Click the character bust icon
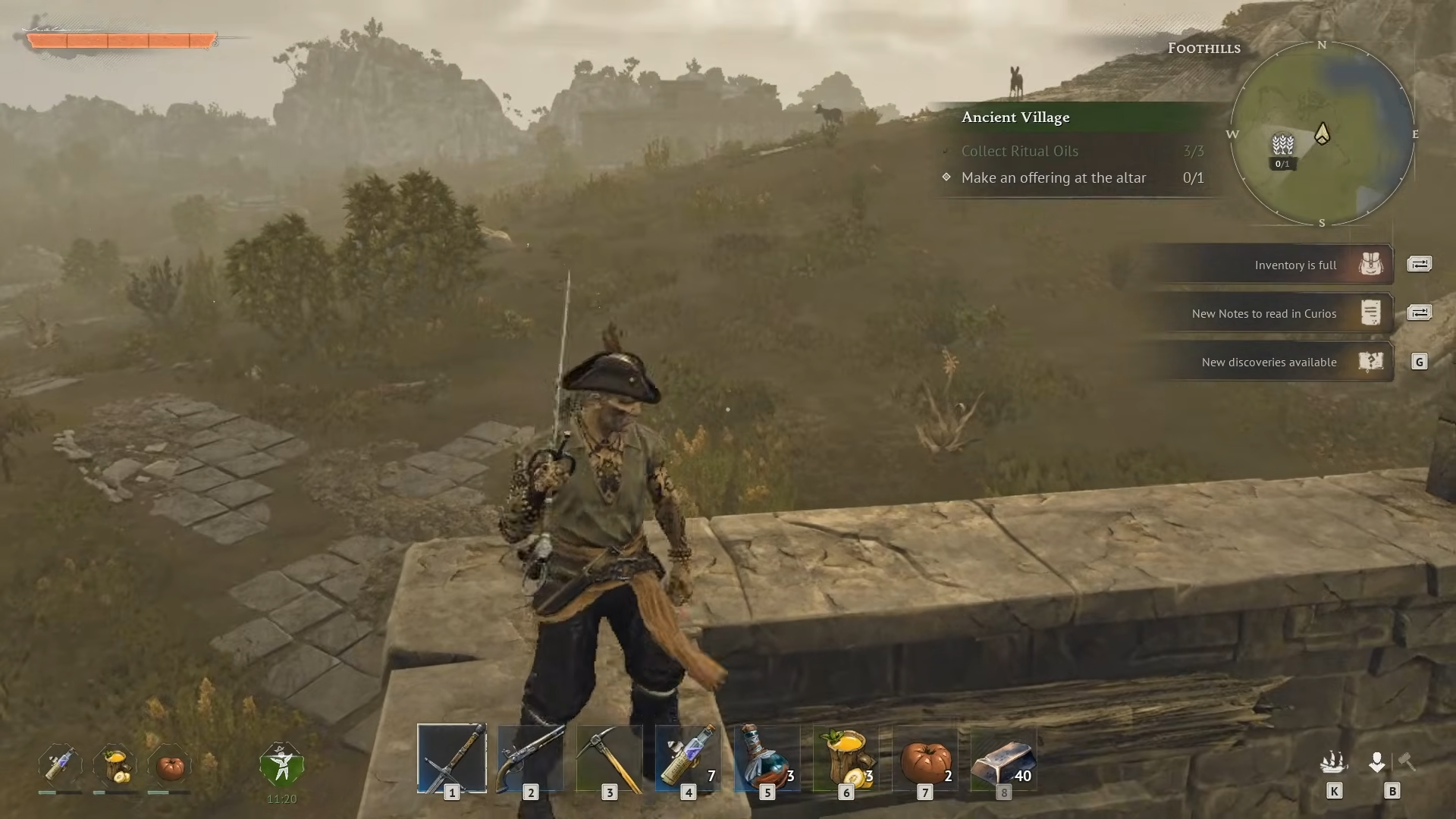The height and width of the screenshot is (819, 1456). (x=1377, y=761)
